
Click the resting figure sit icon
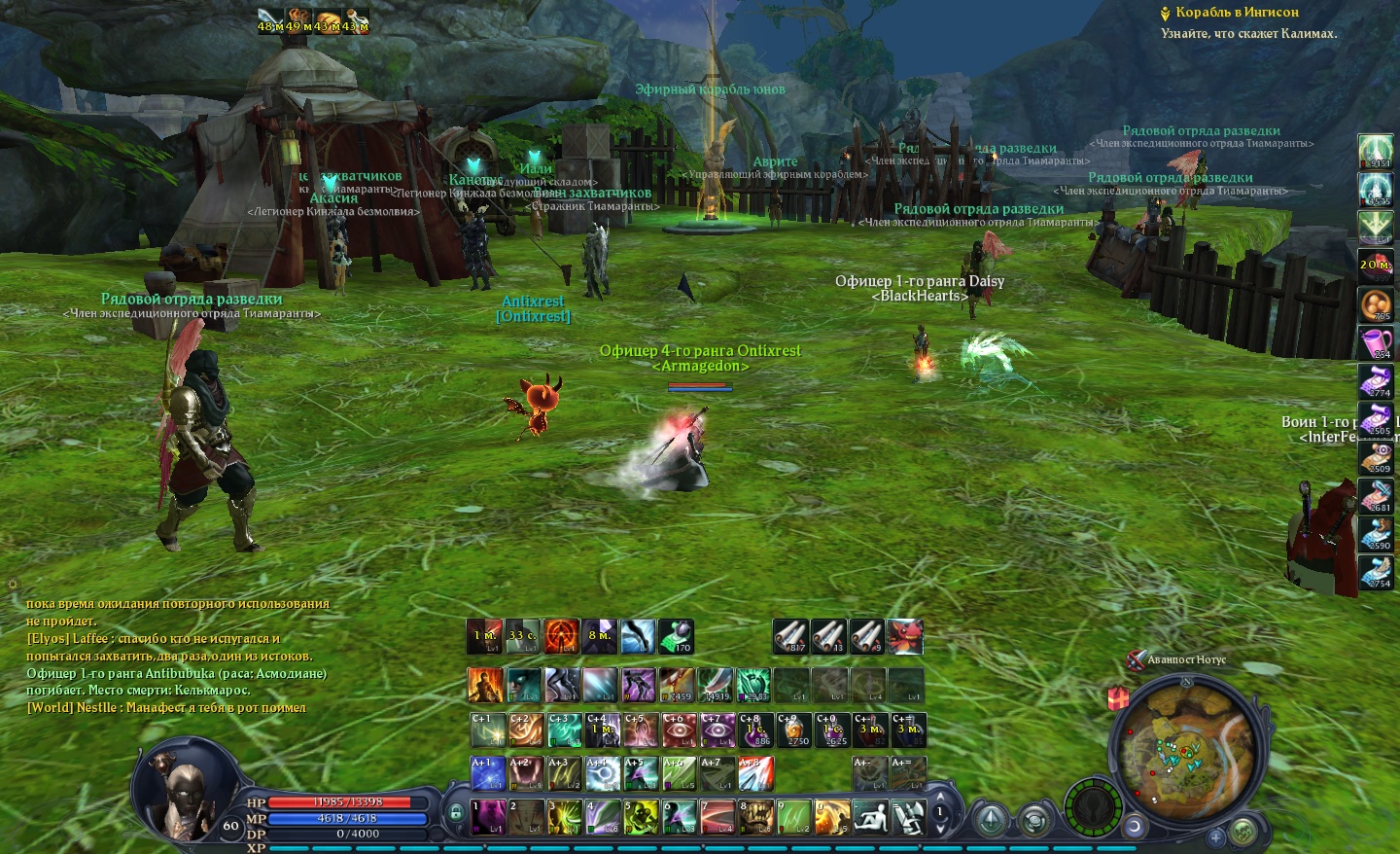870,817
